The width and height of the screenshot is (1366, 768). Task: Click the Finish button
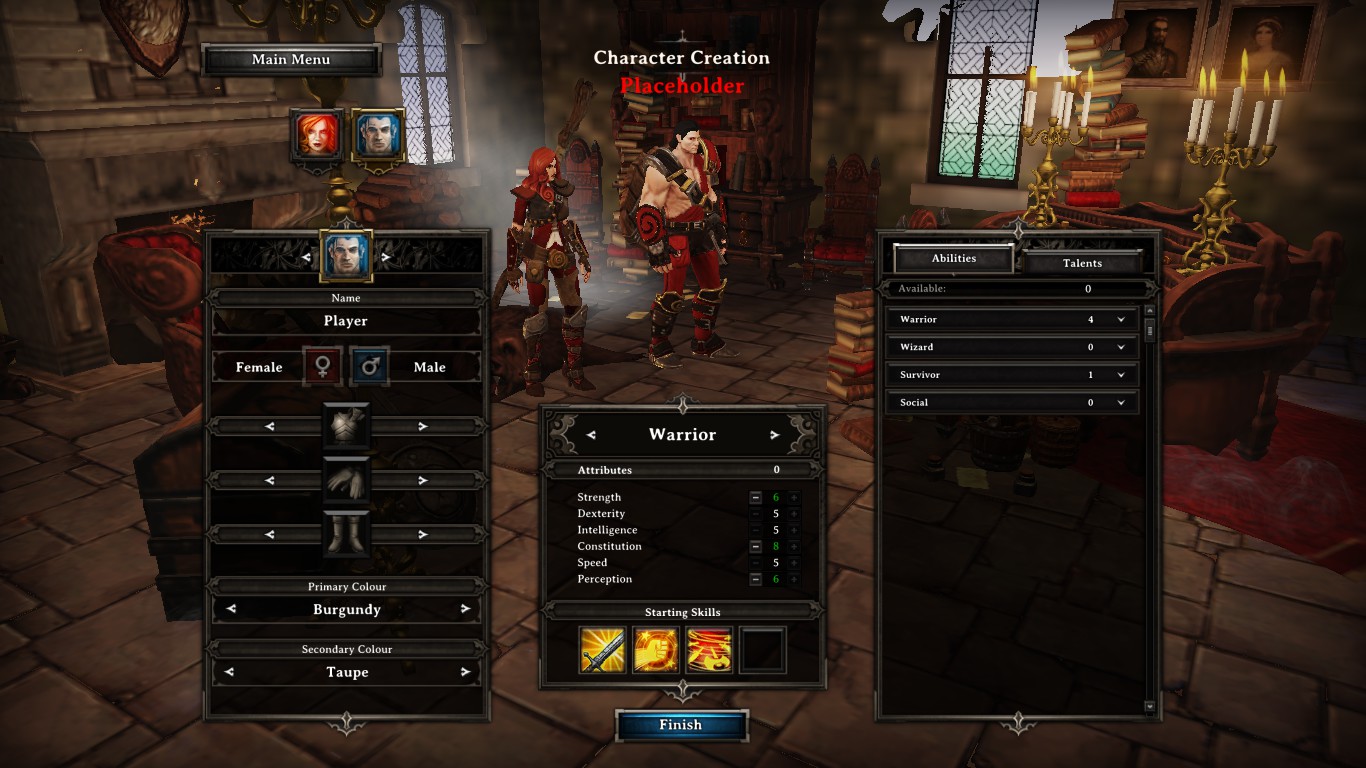[682, 725]
